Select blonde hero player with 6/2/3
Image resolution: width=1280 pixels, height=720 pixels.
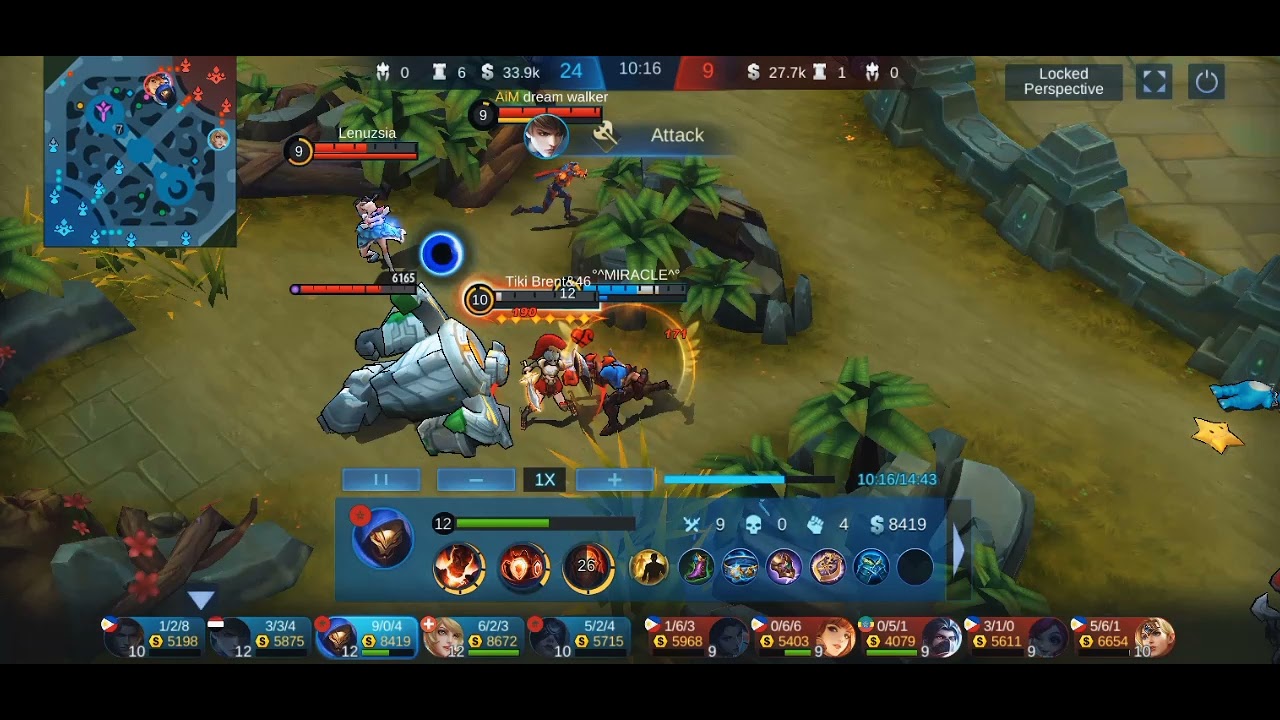(470, 637)
